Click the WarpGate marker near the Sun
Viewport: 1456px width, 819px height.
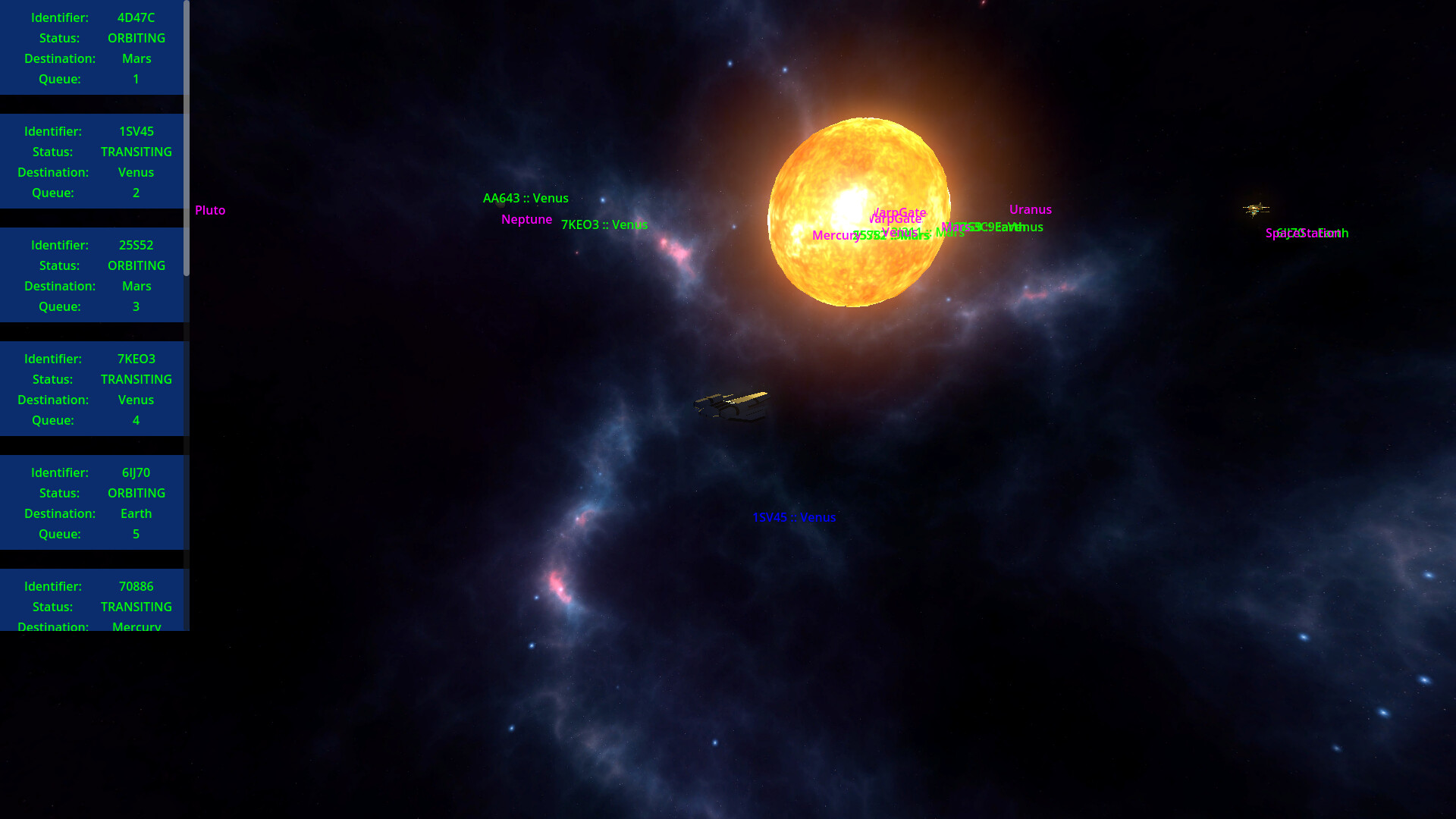click(899, 213)
